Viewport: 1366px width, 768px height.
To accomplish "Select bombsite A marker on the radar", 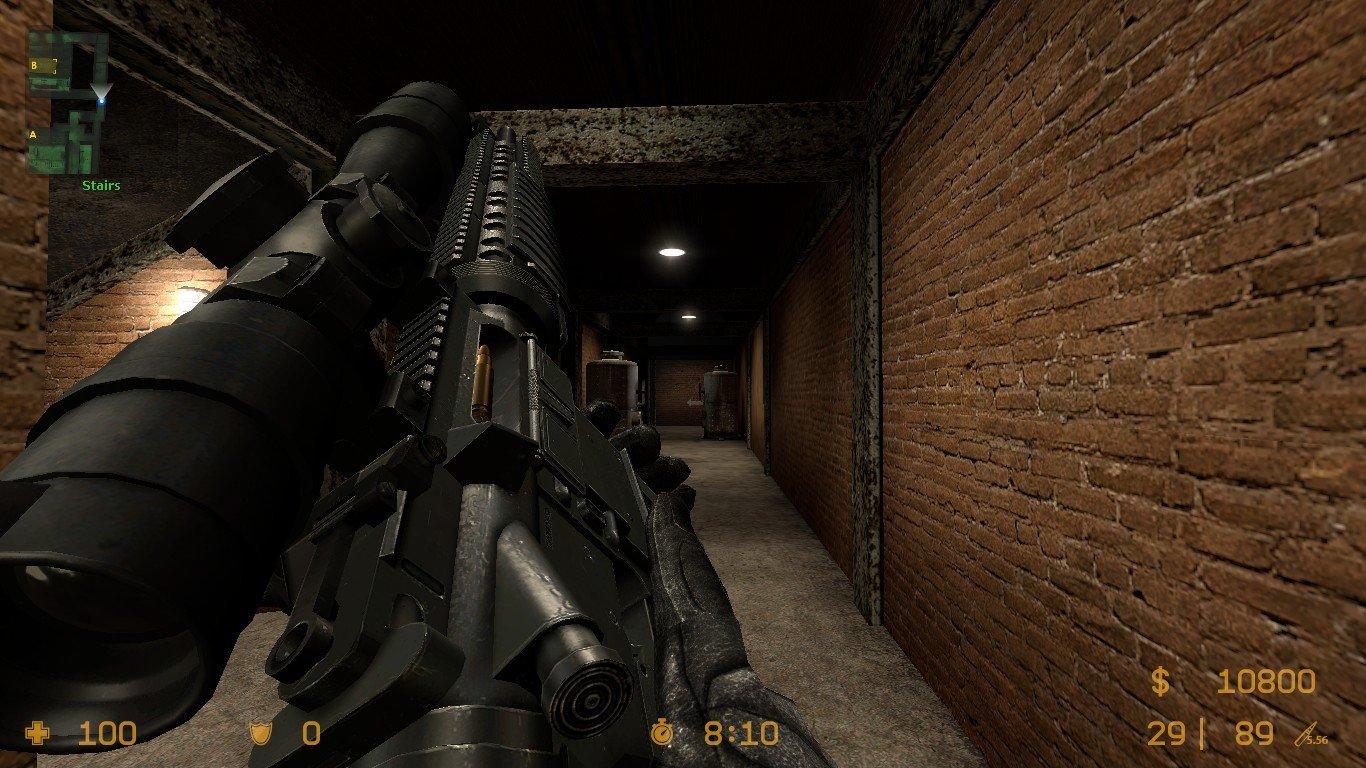I will point(33,135).
